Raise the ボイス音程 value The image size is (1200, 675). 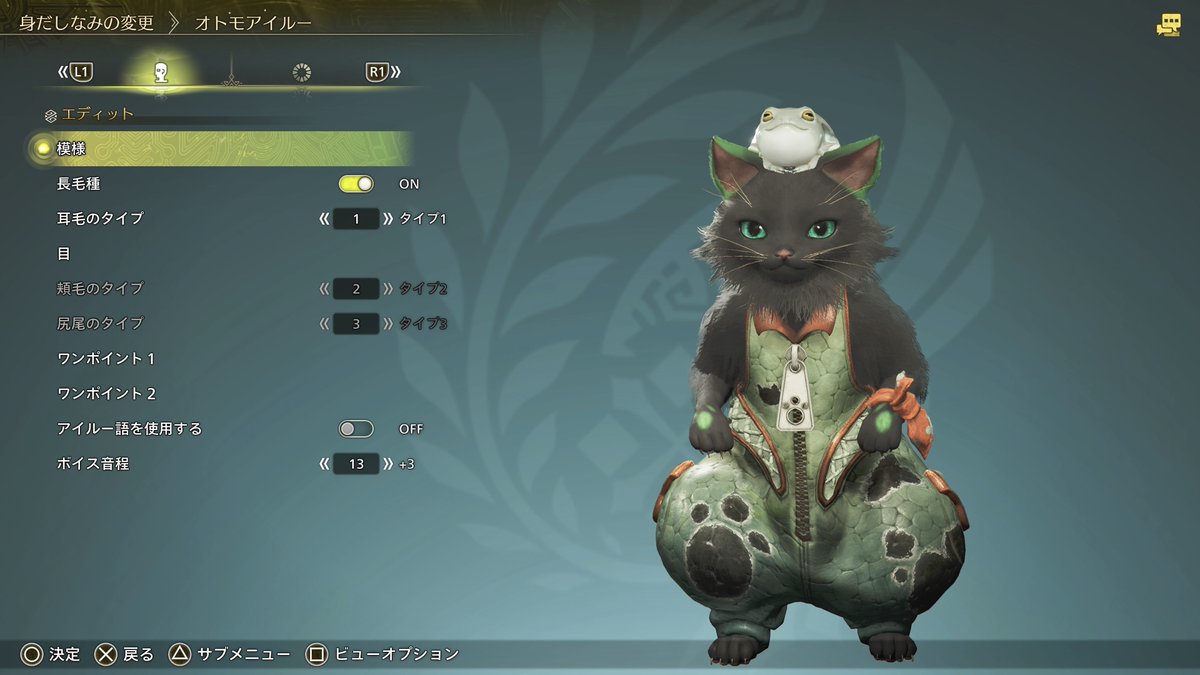388,464
